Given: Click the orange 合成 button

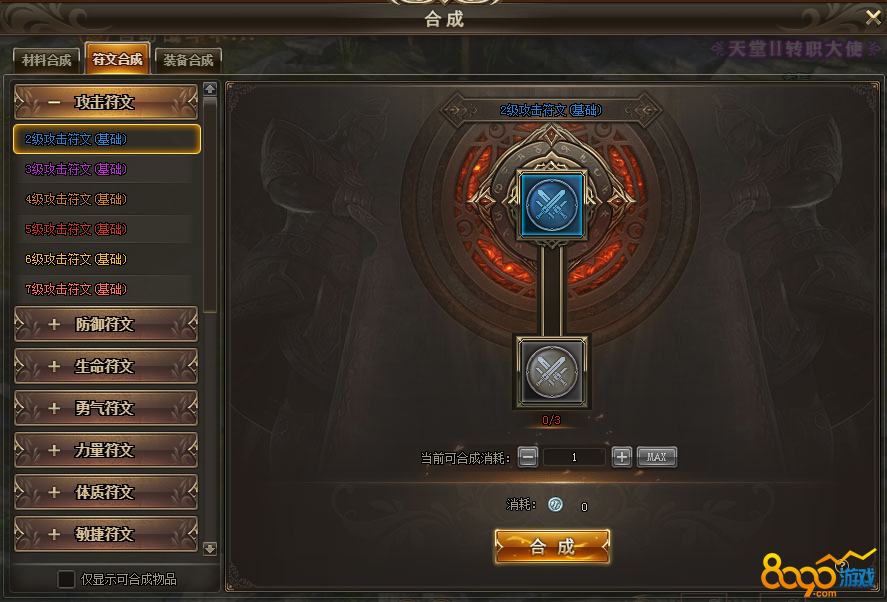Looking at the screenshot, I should (x=552, y=546).
